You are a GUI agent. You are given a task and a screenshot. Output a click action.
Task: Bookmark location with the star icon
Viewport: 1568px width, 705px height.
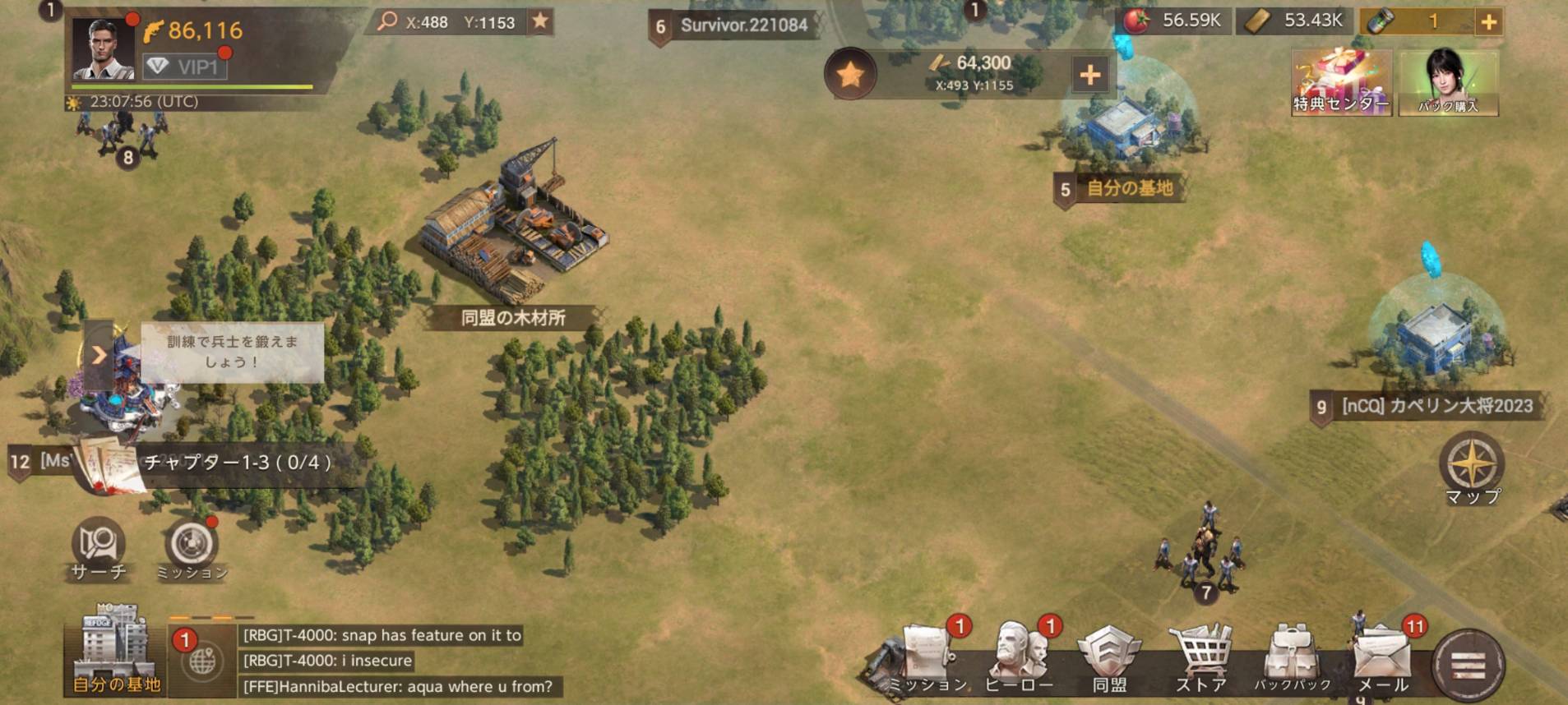(540, 21)
